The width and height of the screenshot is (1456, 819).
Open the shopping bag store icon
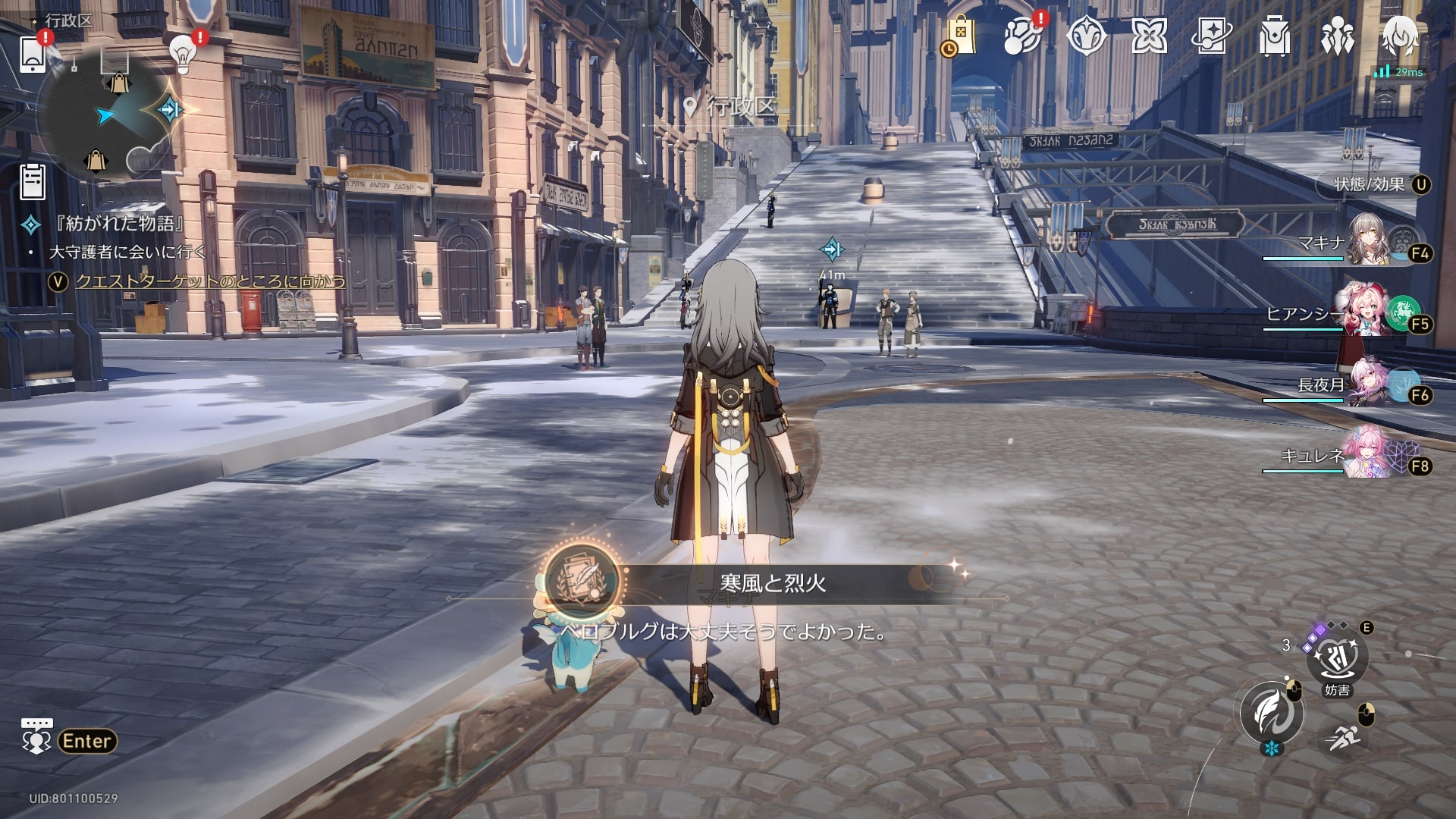(x=959, y=36)
